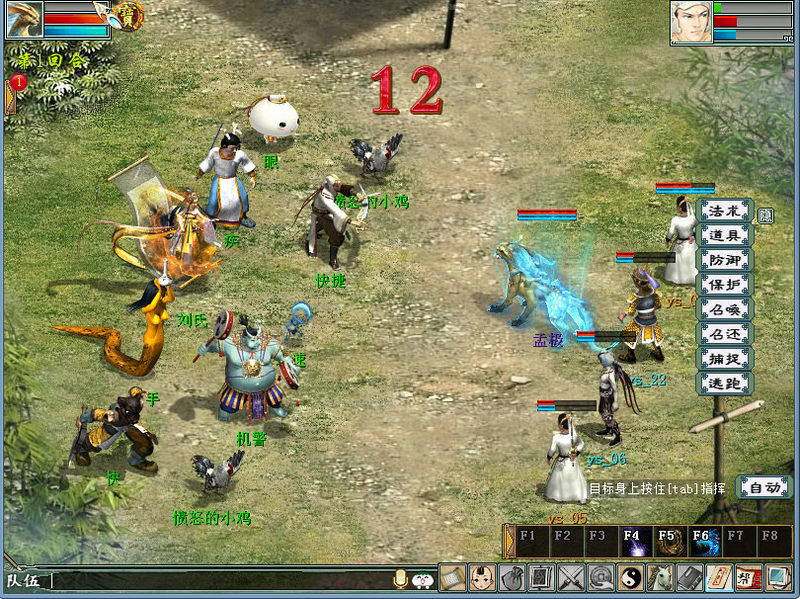Viewport: 800px width, 599px height.
Task: Activate the F4 purple lightning skill
Action: pyautogui.click(x=632, y=542)
